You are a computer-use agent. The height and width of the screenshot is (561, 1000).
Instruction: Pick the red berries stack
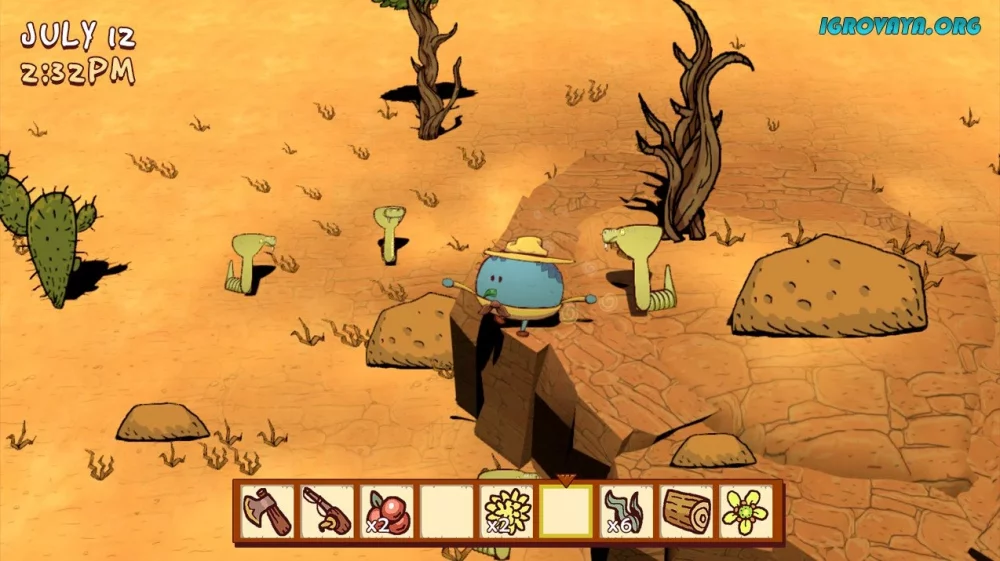387,511
